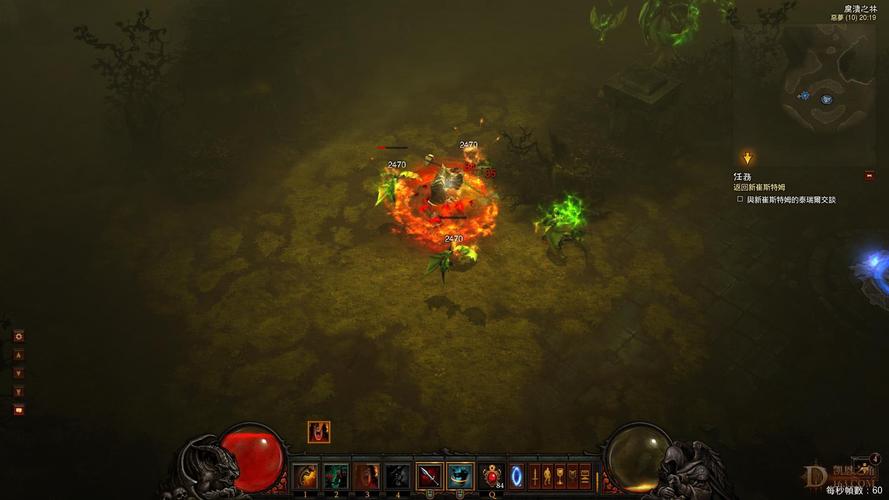Pick the blue right-mouse skill slot
This screenshot has height=500, width=889.
460,477
